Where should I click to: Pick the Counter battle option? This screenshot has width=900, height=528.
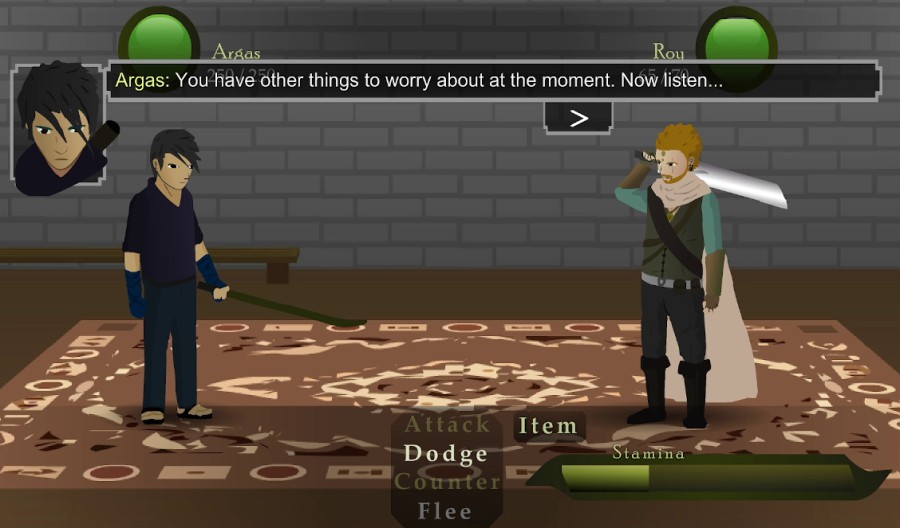coord(447,482)
